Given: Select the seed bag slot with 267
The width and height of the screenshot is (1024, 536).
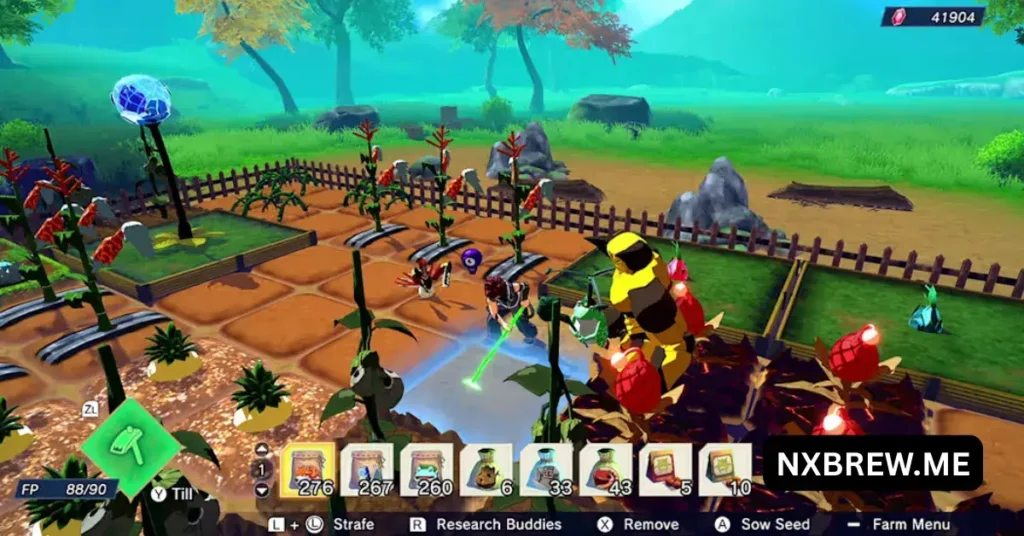Looking at the screenshot, I should pos(367,469).
